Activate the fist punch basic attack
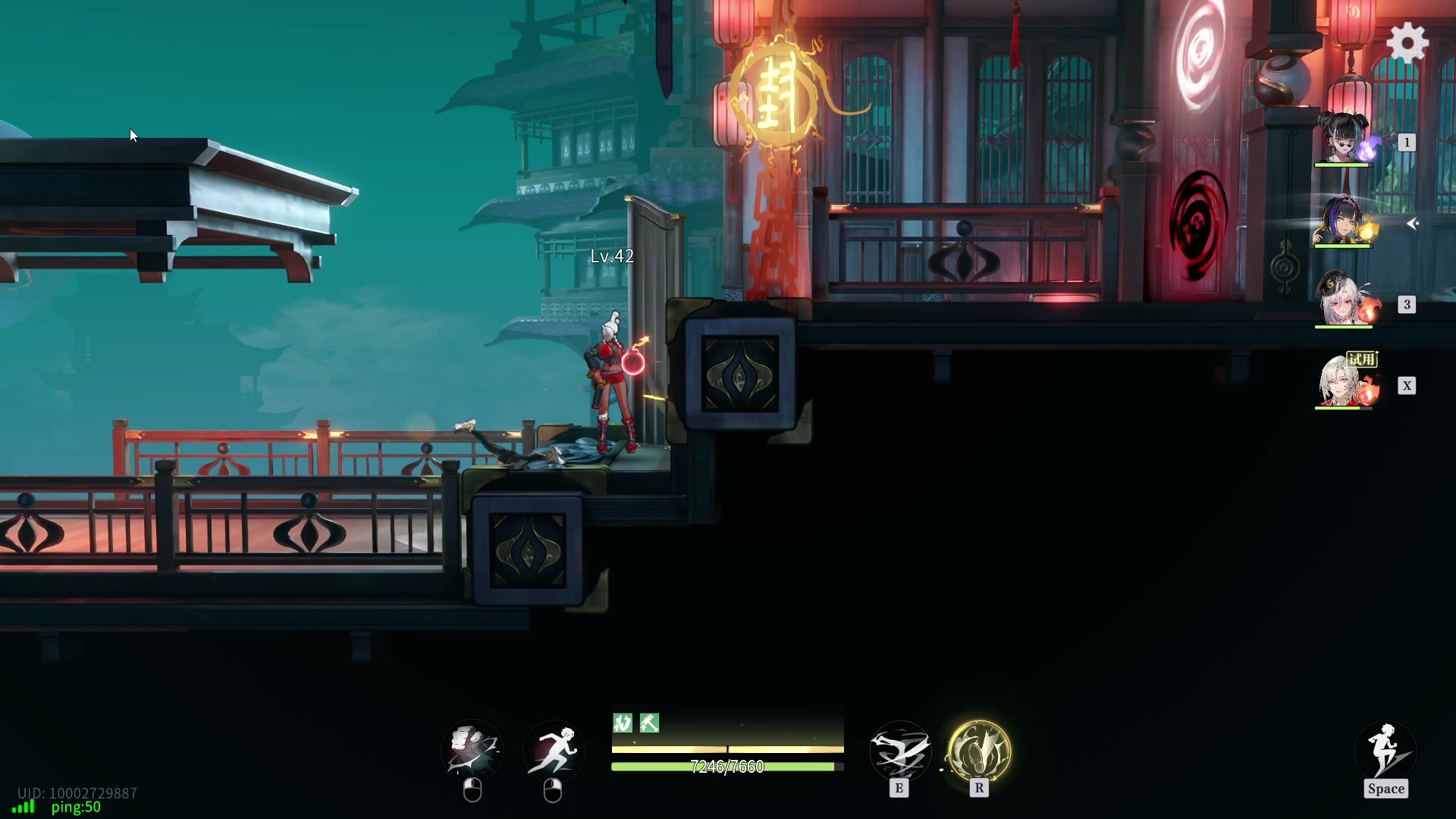Viewport: 1456px width, 819px height. [472, 750]
